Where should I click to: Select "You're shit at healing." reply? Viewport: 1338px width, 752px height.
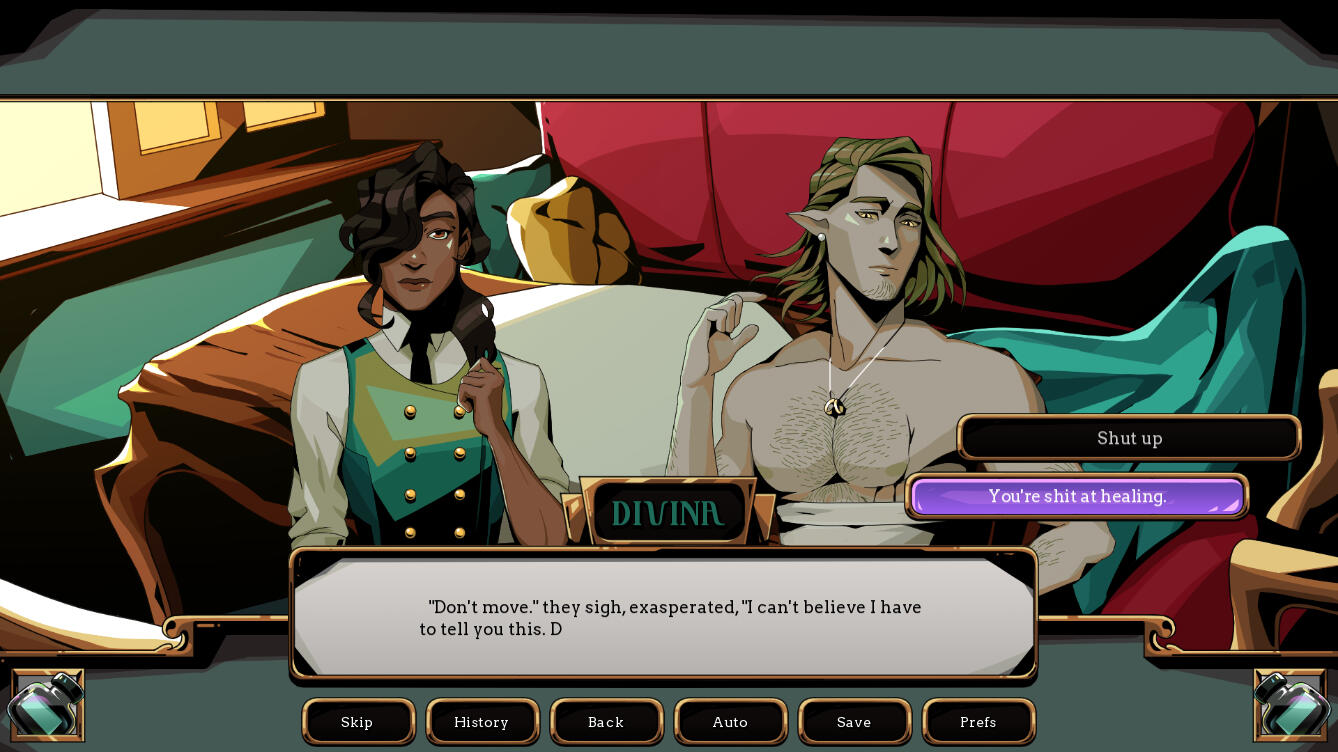pyautogui.click(x=1077, y=496)
